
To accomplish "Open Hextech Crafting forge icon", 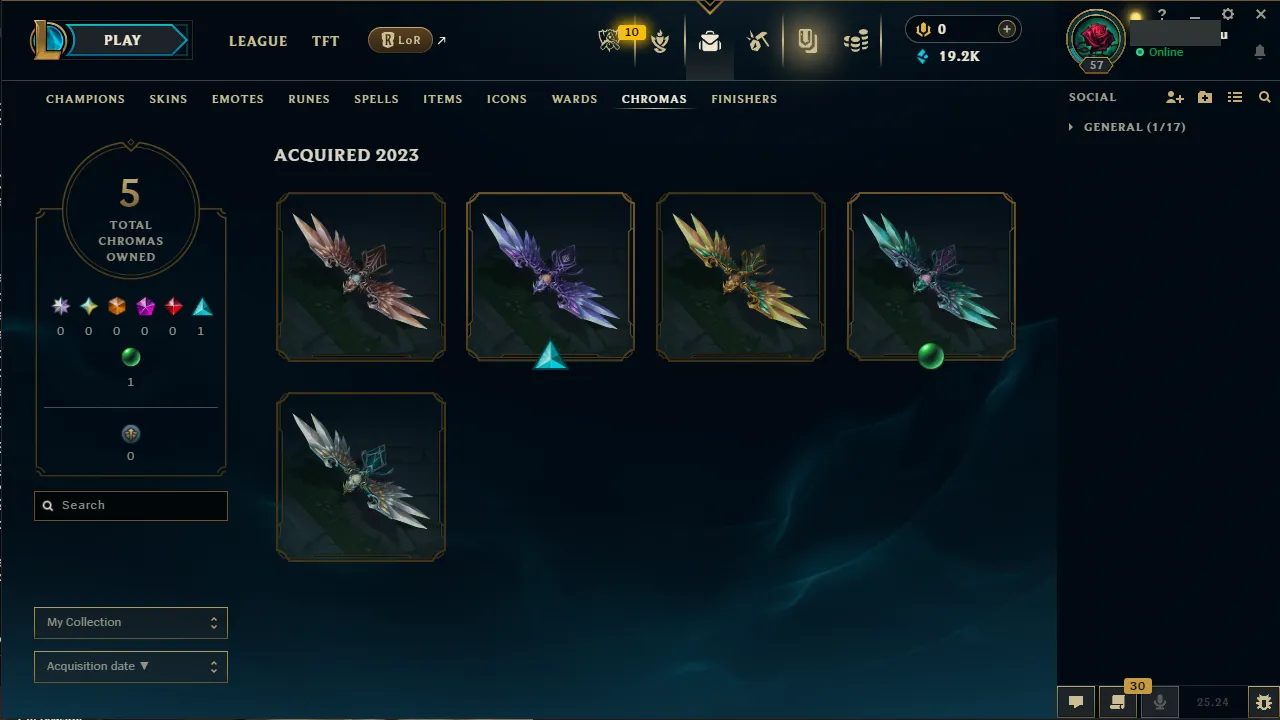I will tap(758, 42).
